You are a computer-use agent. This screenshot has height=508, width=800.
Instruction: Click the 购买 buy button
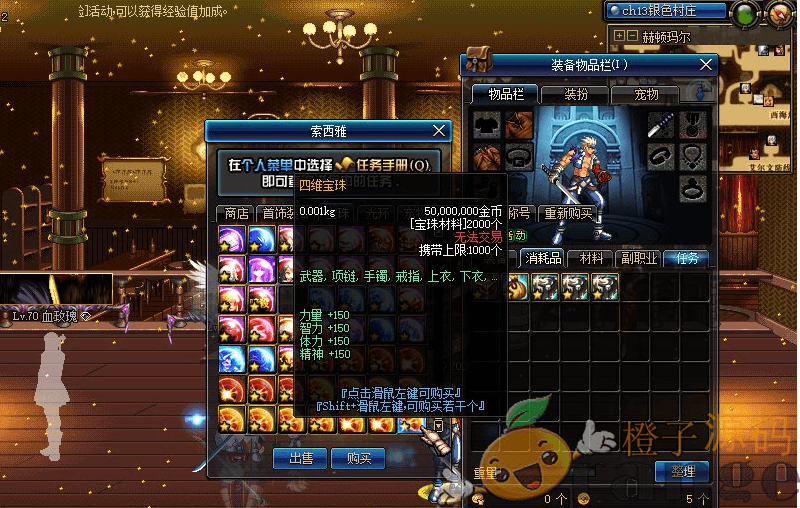(358, 458)
